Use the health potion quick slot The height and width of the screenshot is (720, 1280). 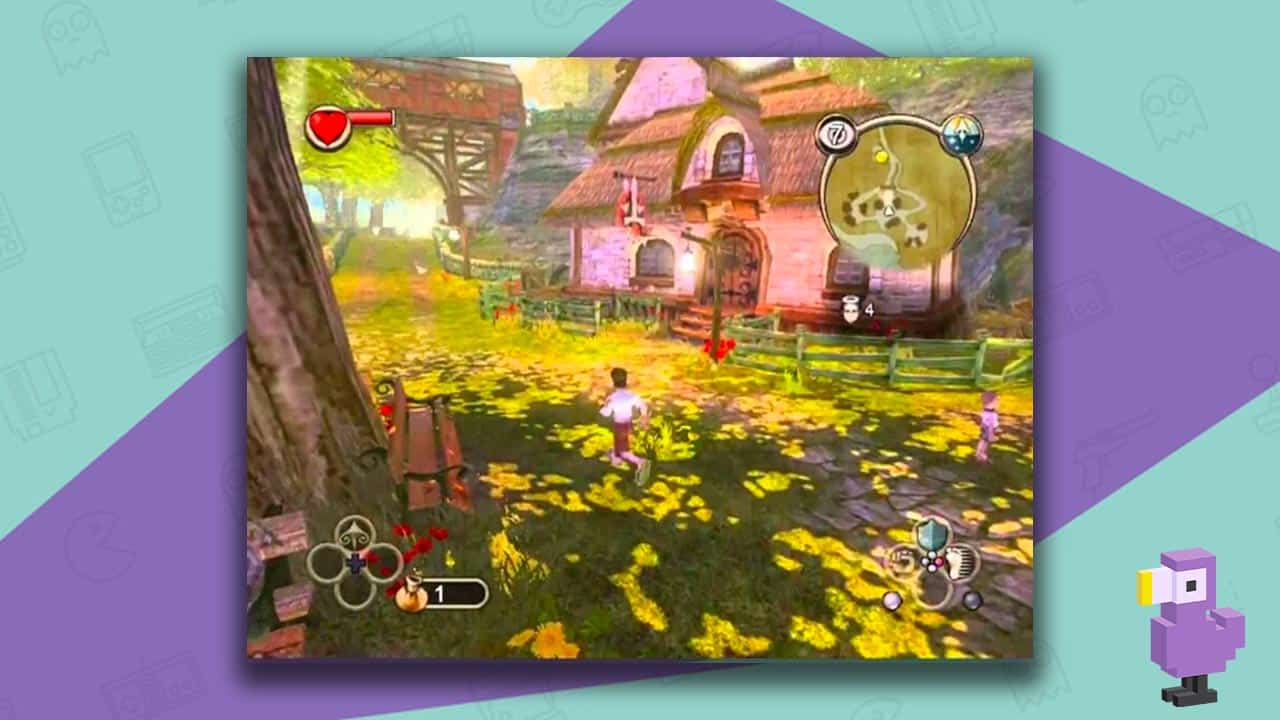[412, 593]
